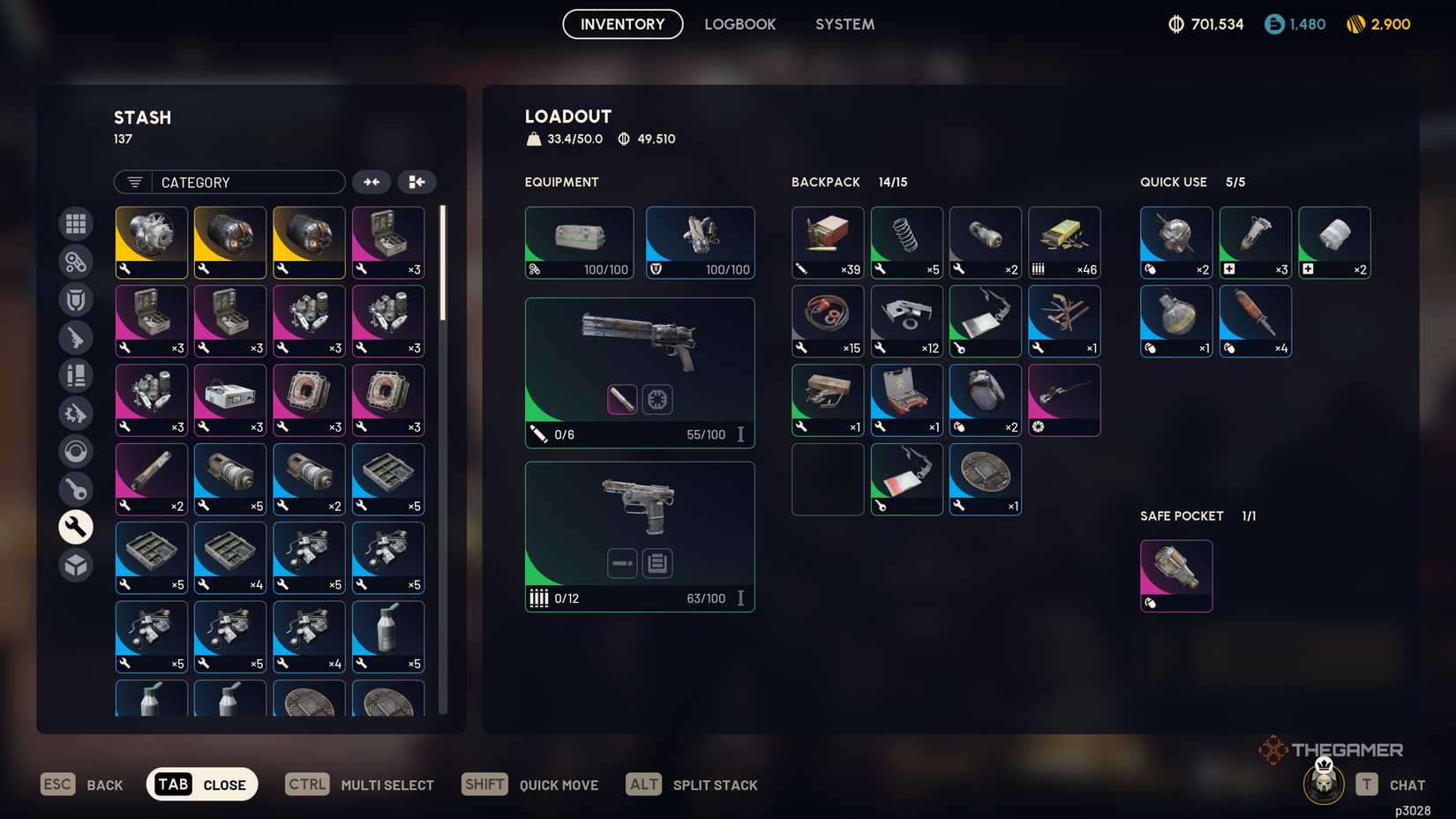
Task: Open the pistol weapons category filter
Action: coord(76,338)
